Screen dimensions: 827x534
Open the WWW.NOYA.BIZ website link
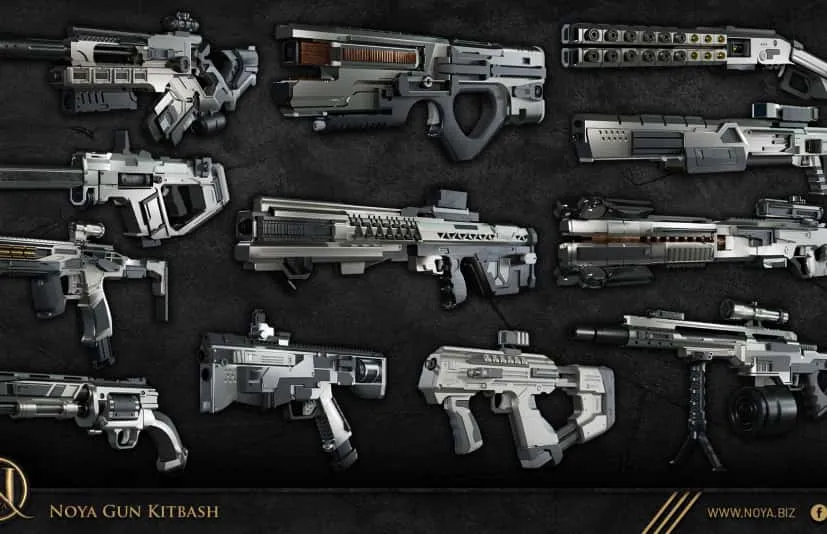pos(751,513)
